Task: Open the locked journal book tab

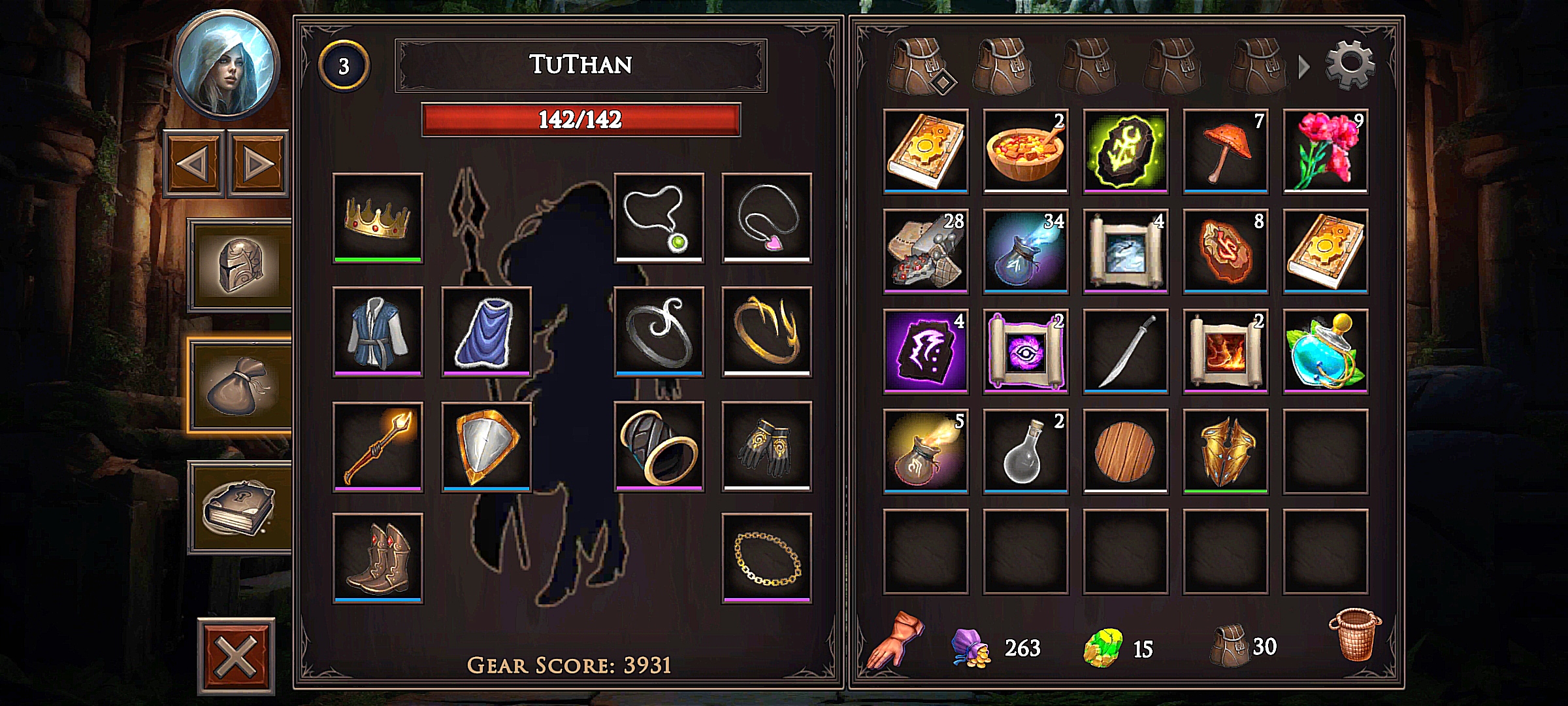Action: click(x=240, y=508)
